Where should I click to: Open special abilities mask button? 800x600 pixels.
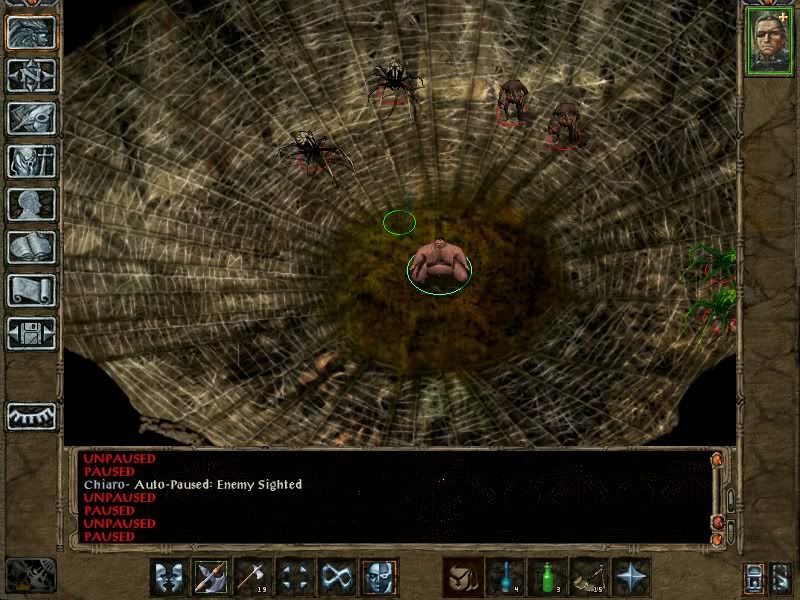point(379,577)
